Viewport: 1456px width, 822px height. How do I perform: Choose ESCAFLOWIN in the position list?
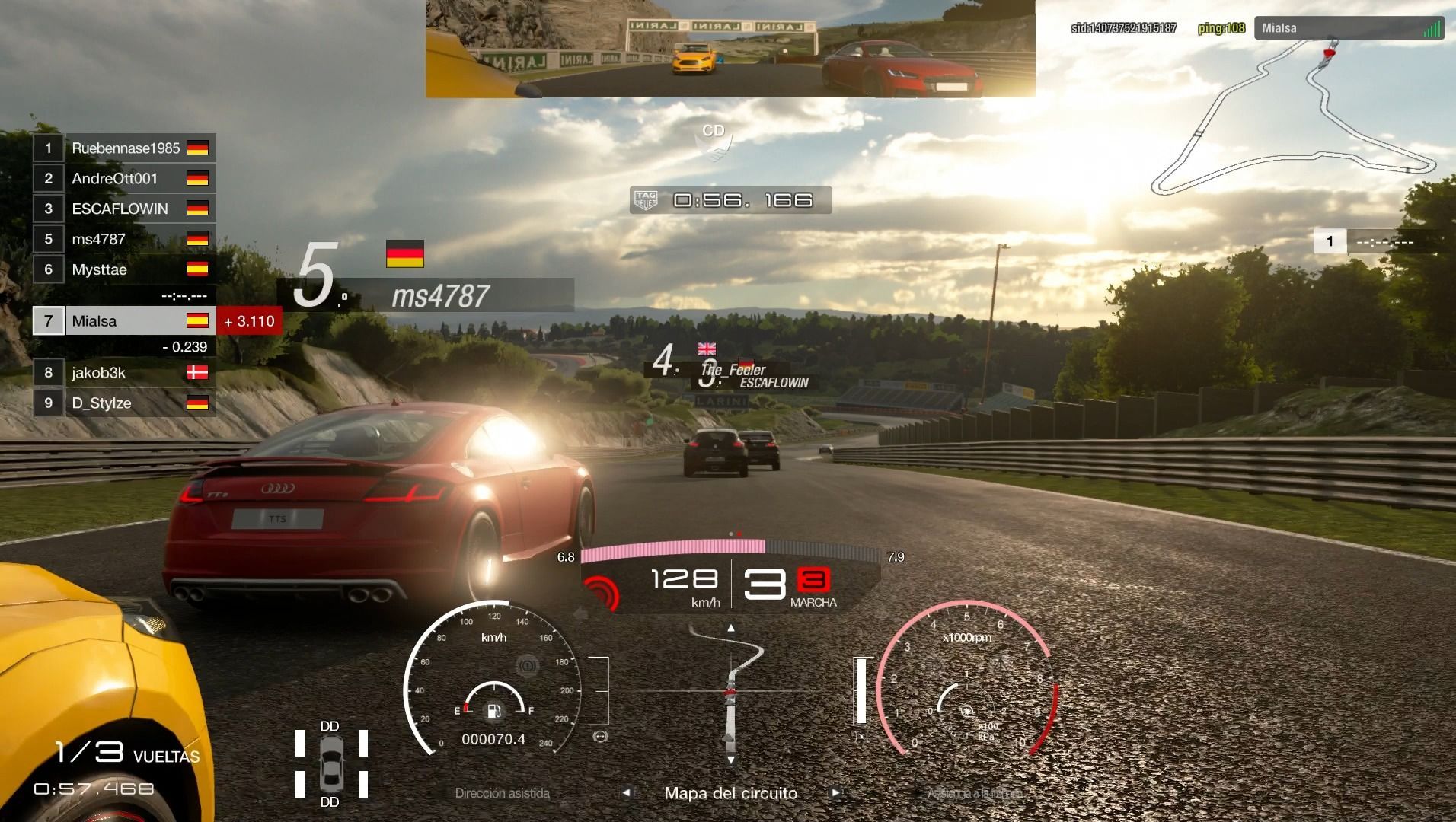(x=125, y=209)
